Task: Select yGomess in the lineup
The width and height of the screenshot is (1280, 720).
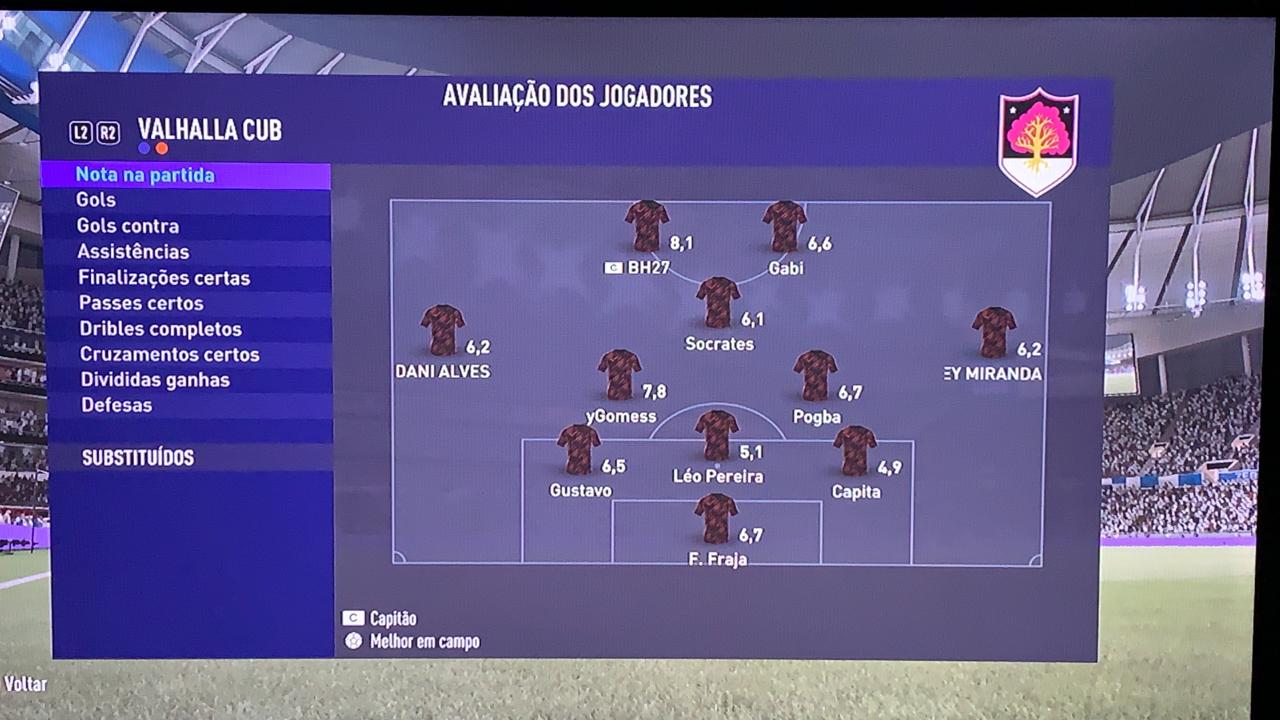Action: coord(620,375)
